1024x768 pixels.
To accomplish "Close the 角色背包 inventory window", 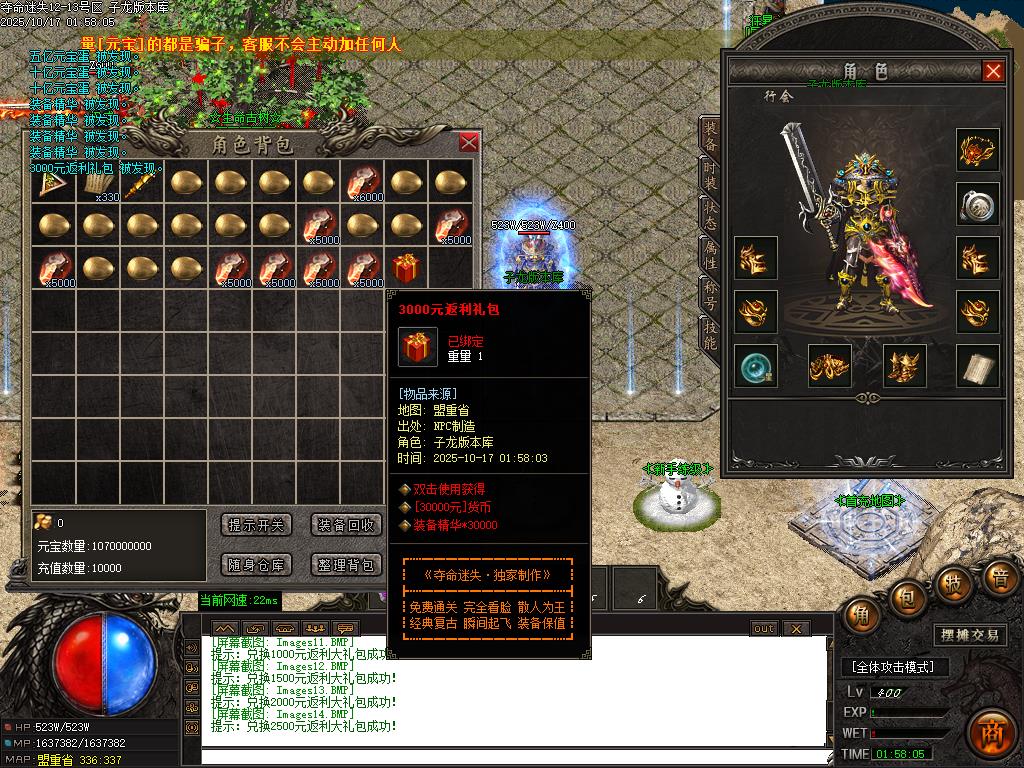I will click(x=468, y=143).
